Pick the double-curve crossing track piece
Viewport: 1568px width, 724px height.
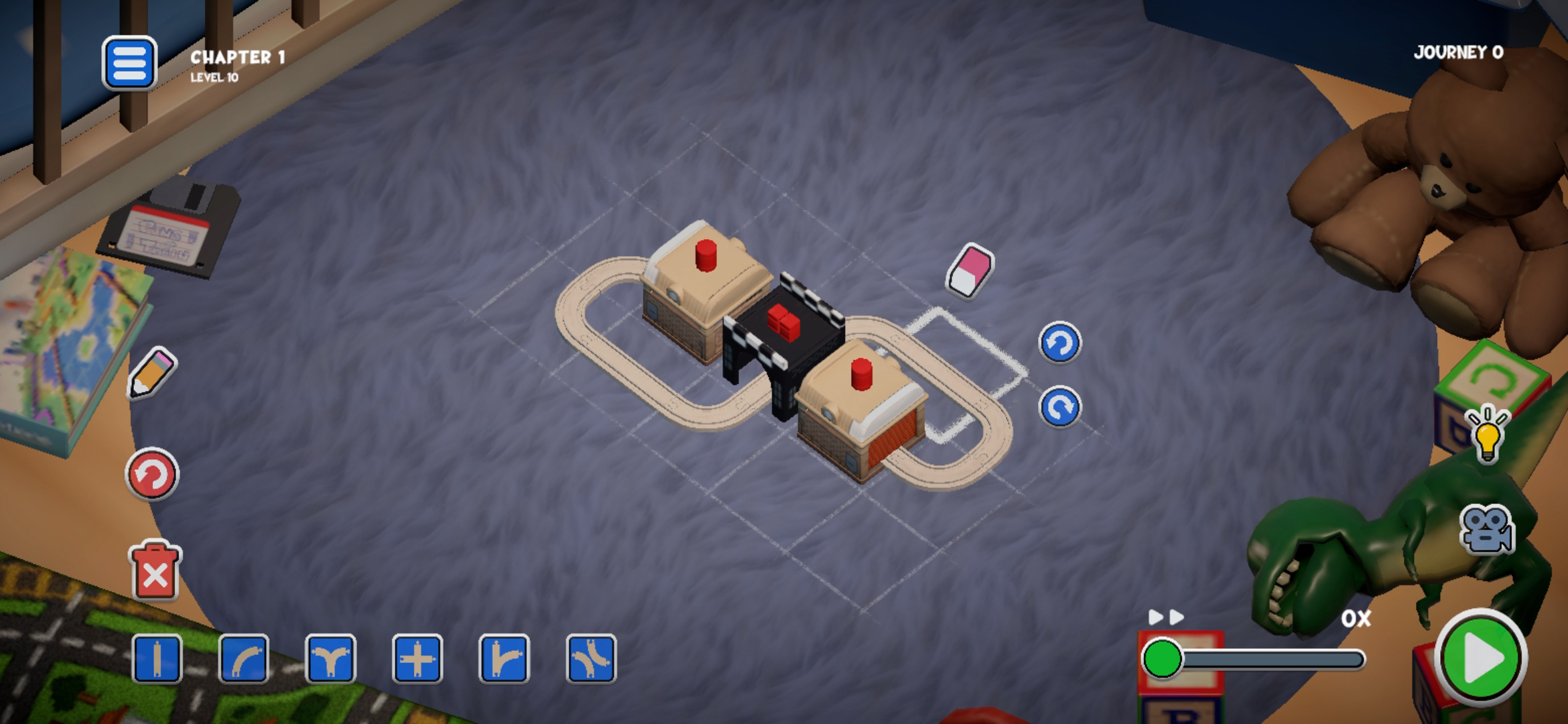[x=591, y=659]
